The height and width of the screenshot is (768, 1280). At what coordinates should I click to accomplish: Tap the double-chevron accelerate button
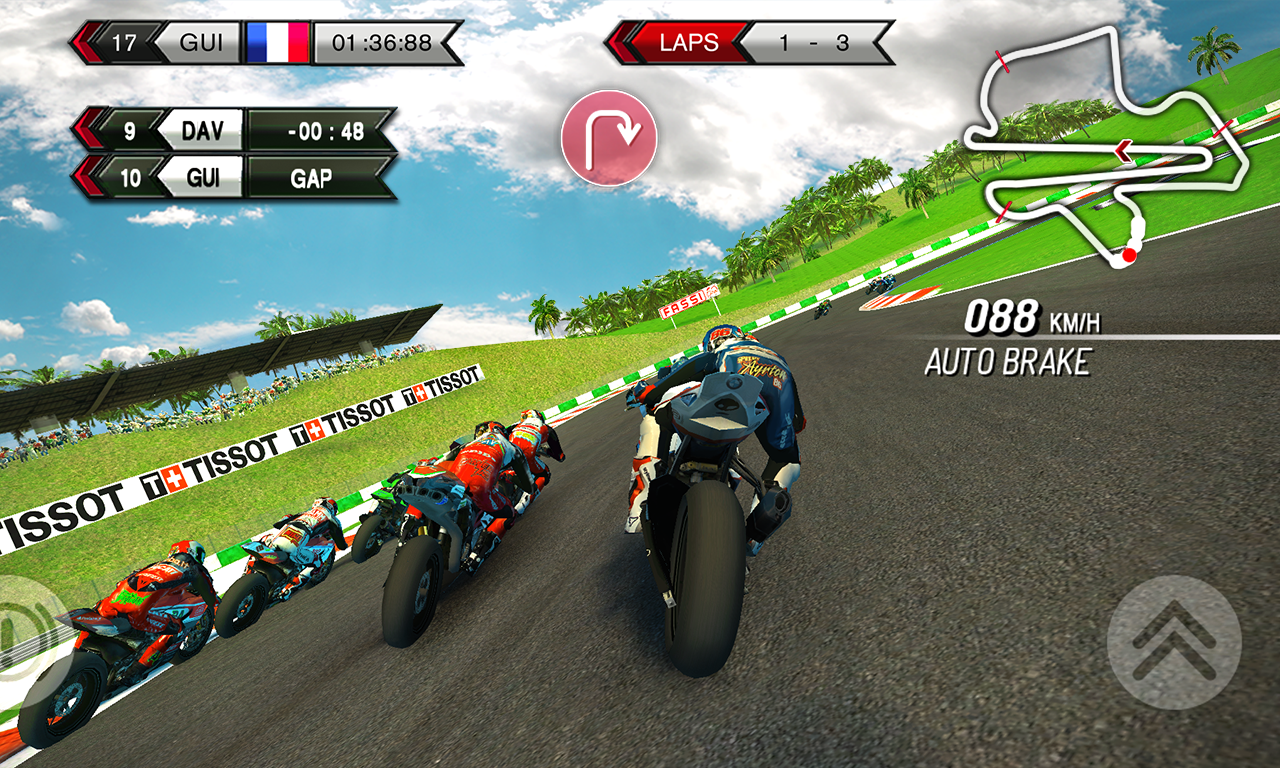point(1174,642)
